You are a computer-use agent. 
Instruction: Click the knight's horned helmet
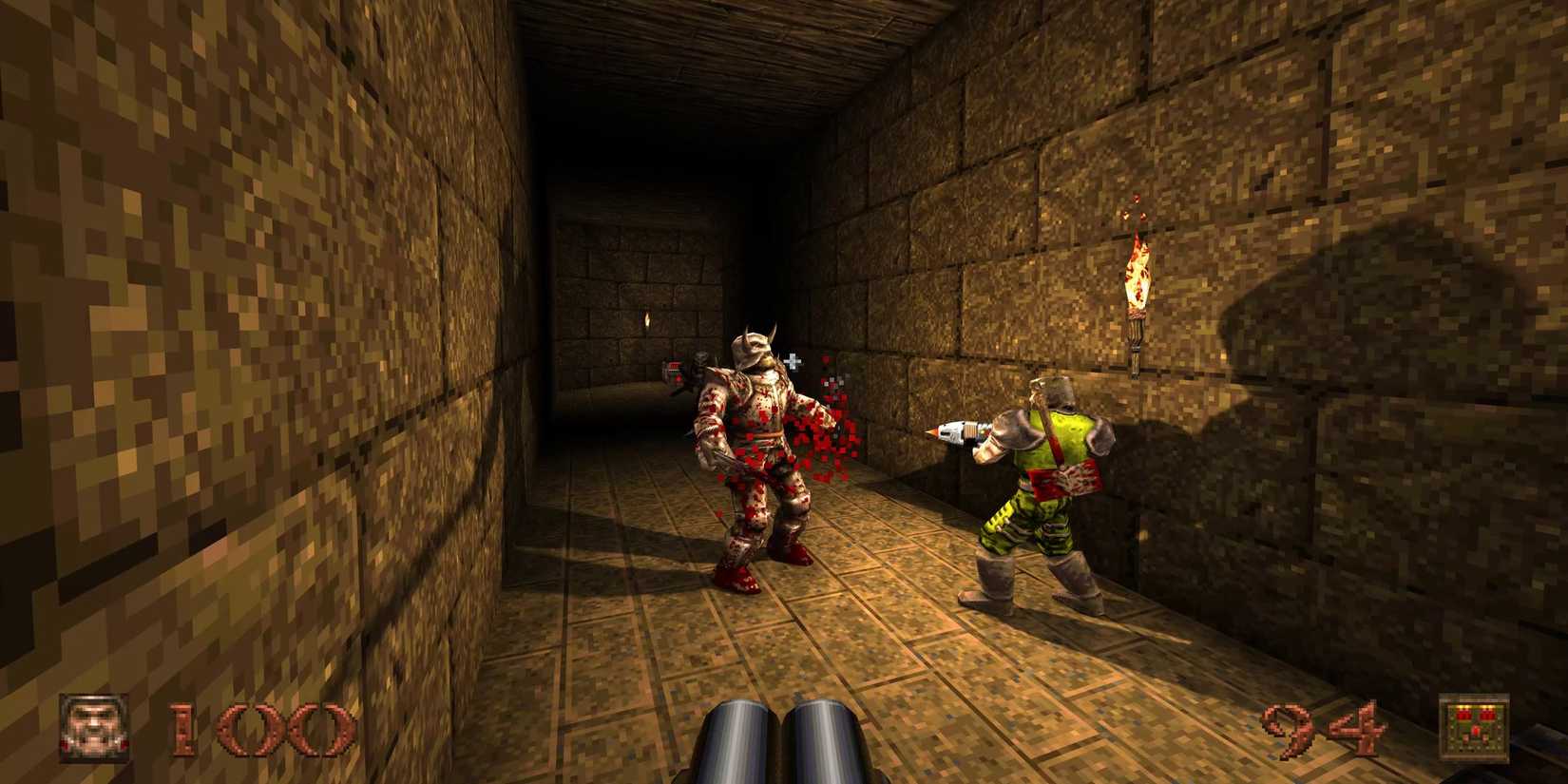(x=751, y=347)
